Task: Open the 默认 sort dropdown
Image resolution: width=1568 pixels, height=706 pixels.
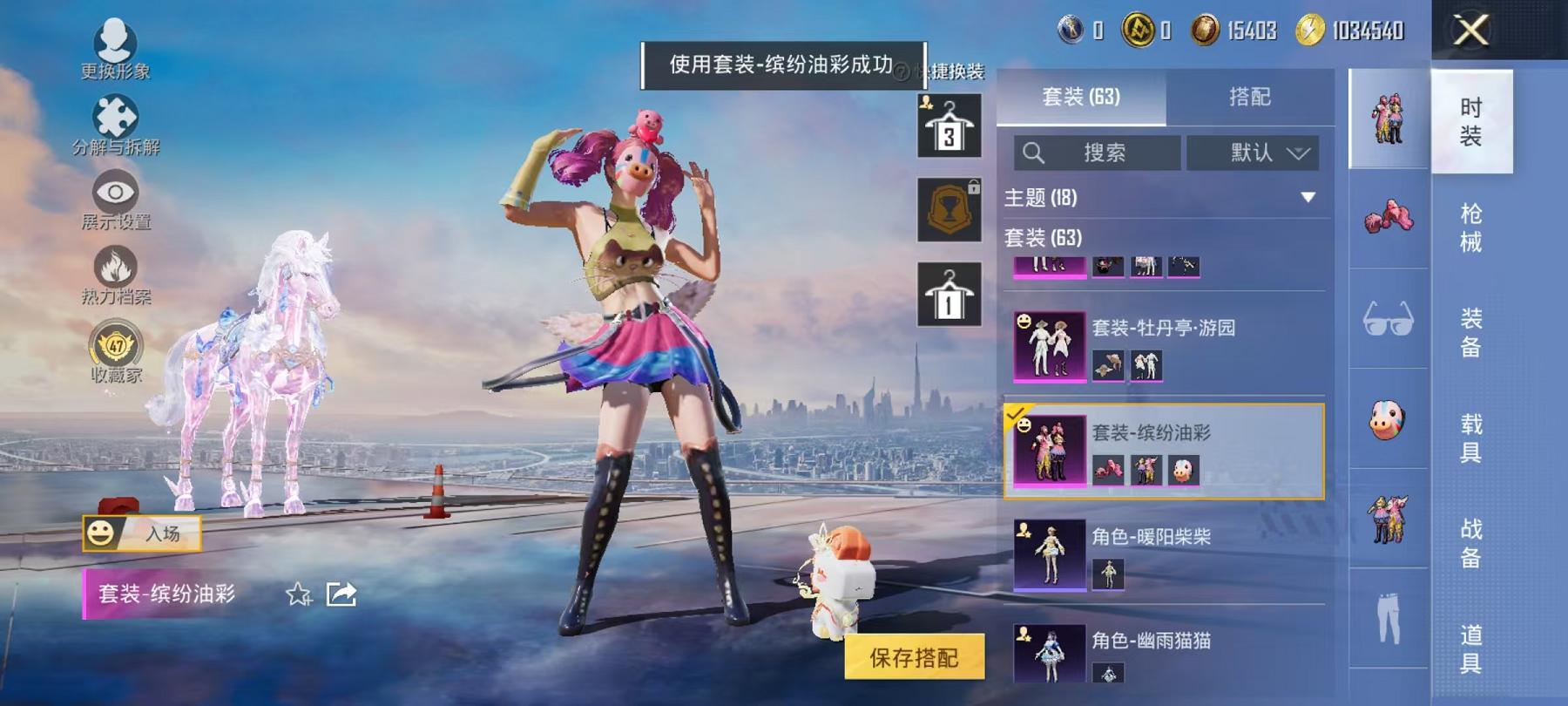Action: click(1254, 153)
